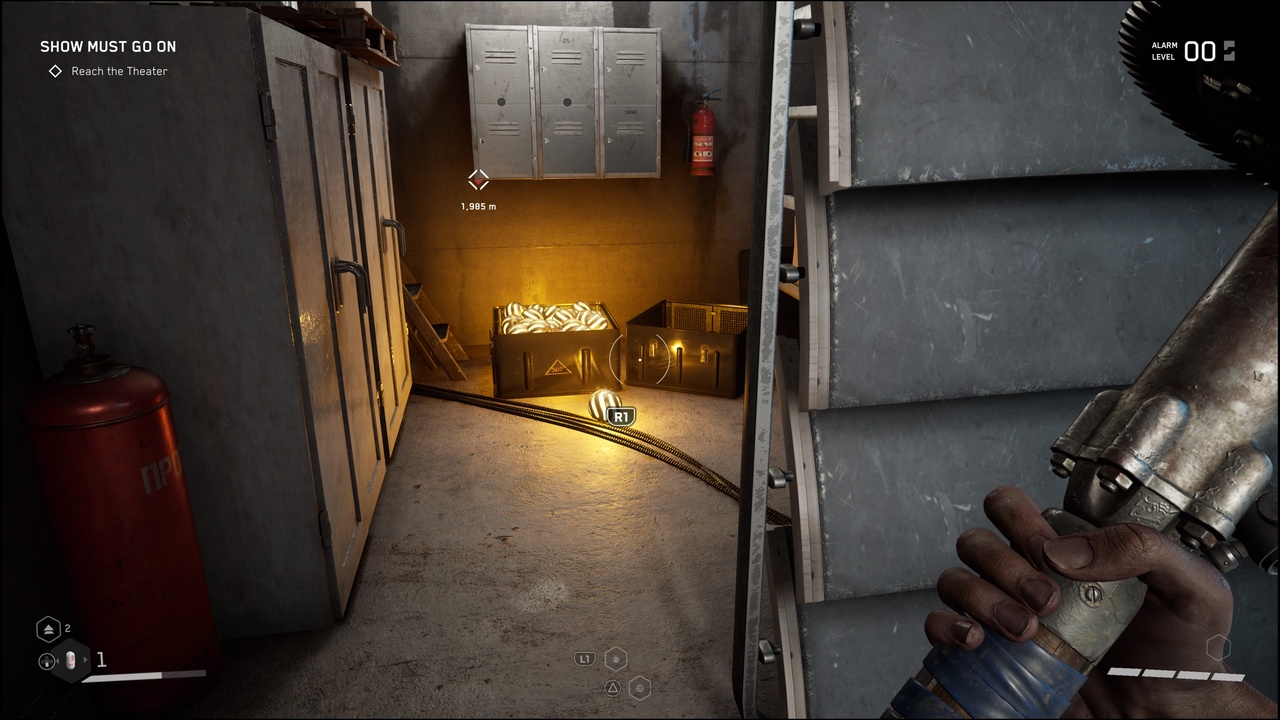The image size is (1280, 720).
Task: Select the hexagonal eject-cartridge icon above the item slot
Action: pos(48,628)
